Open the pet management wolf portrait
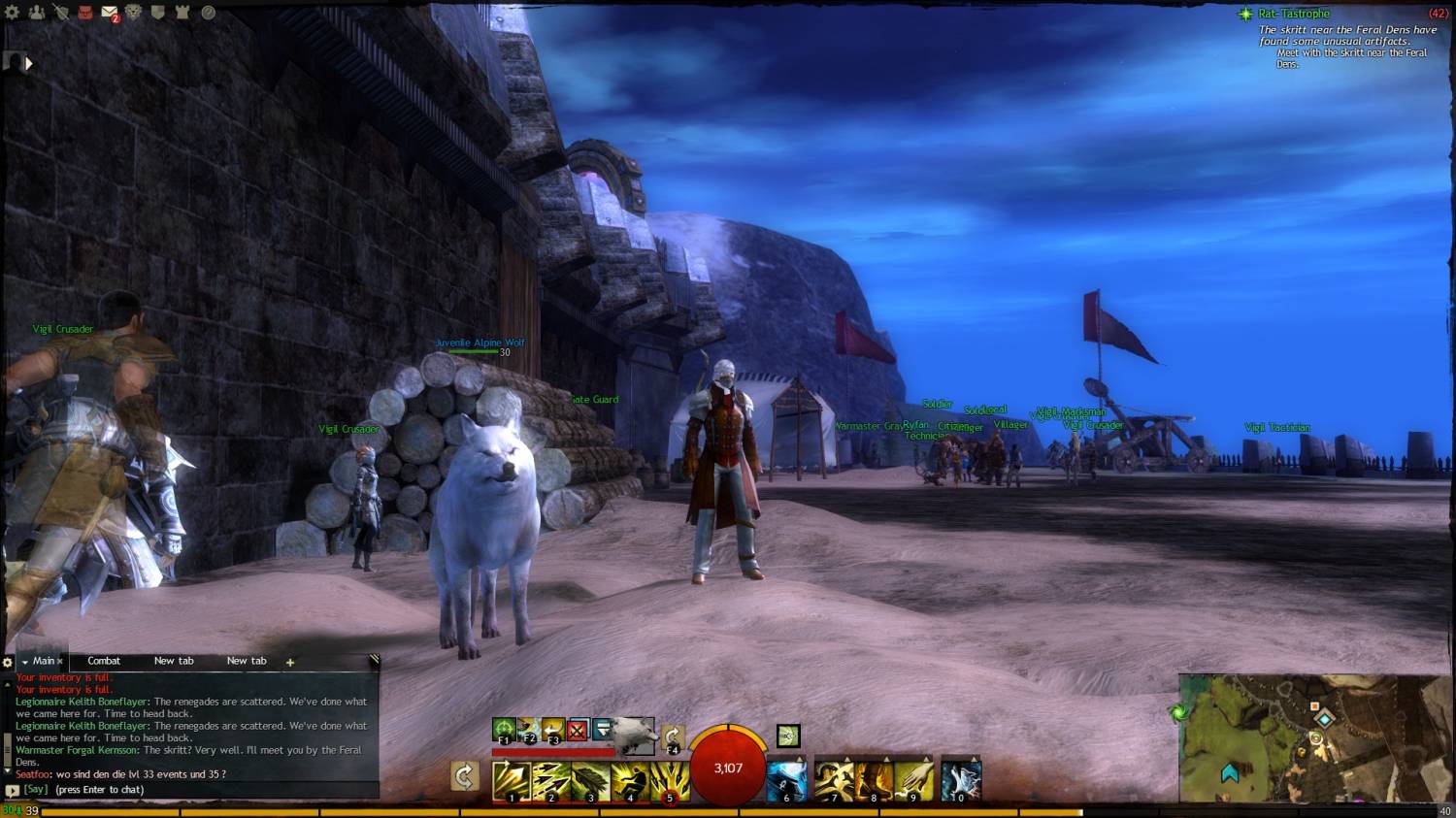Viewport: 1456px width, 818px height. [633, 734]
